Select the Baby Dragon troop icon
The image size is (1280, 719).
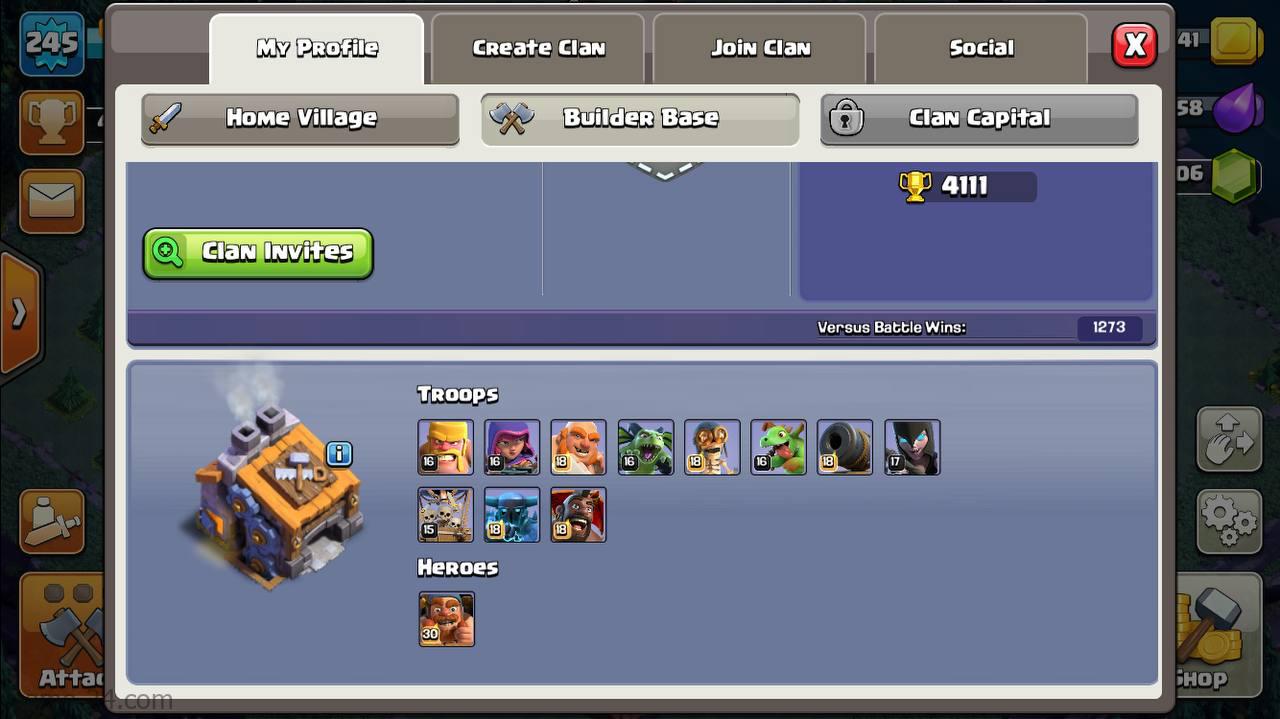(778, 447)
